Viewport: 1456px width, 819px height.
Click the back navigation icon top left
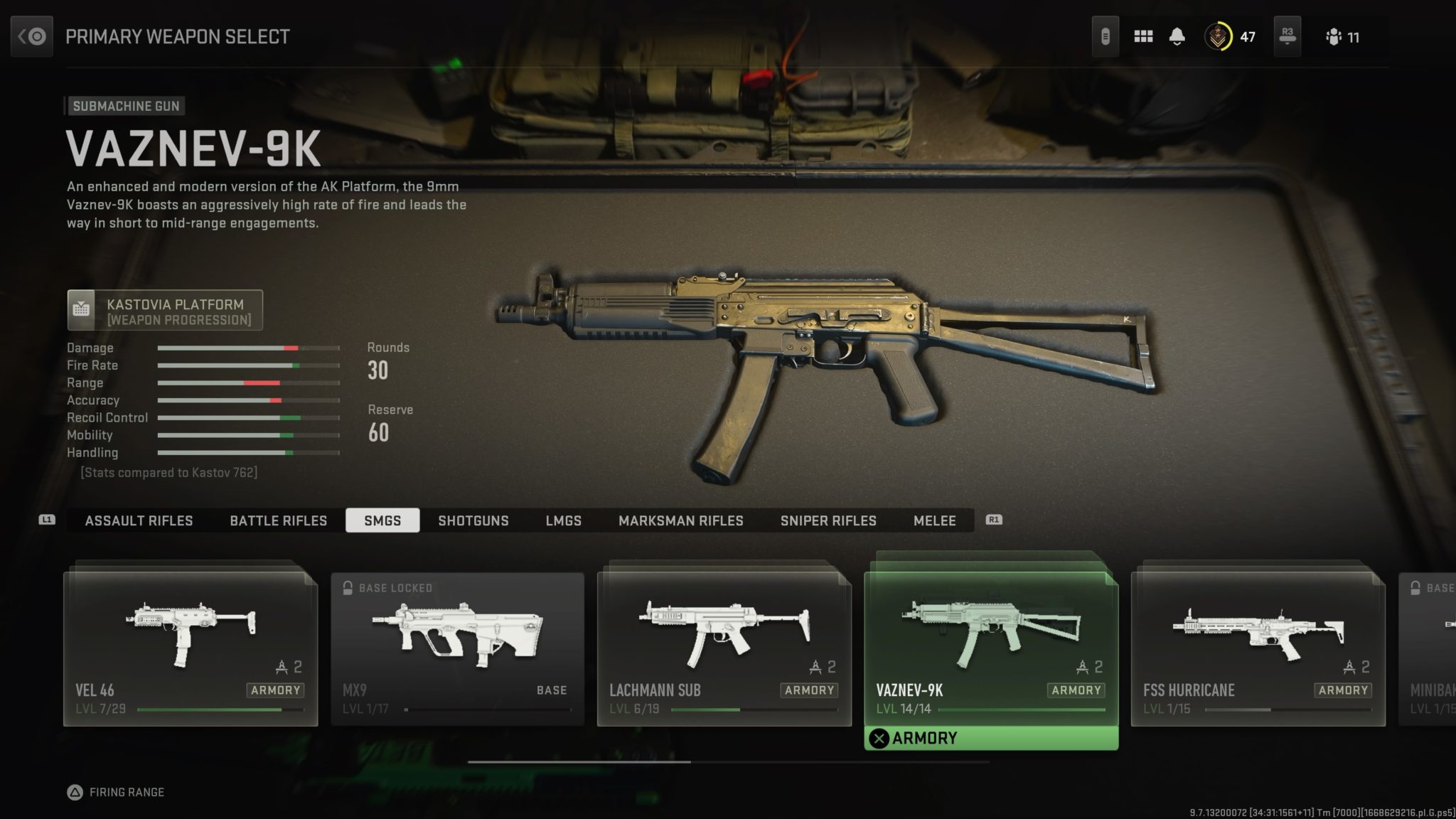pos(31,36)
